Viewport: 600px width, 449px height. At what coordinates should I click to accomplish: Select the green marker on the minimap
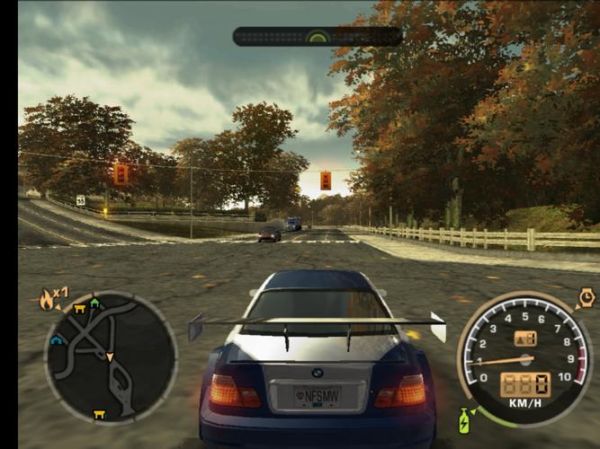click(x=95, y=302)
